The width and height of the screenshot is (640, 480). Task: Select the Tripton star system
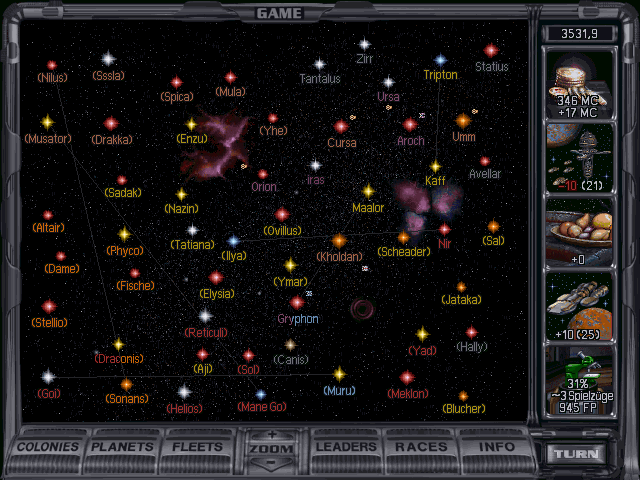[440, 60]
